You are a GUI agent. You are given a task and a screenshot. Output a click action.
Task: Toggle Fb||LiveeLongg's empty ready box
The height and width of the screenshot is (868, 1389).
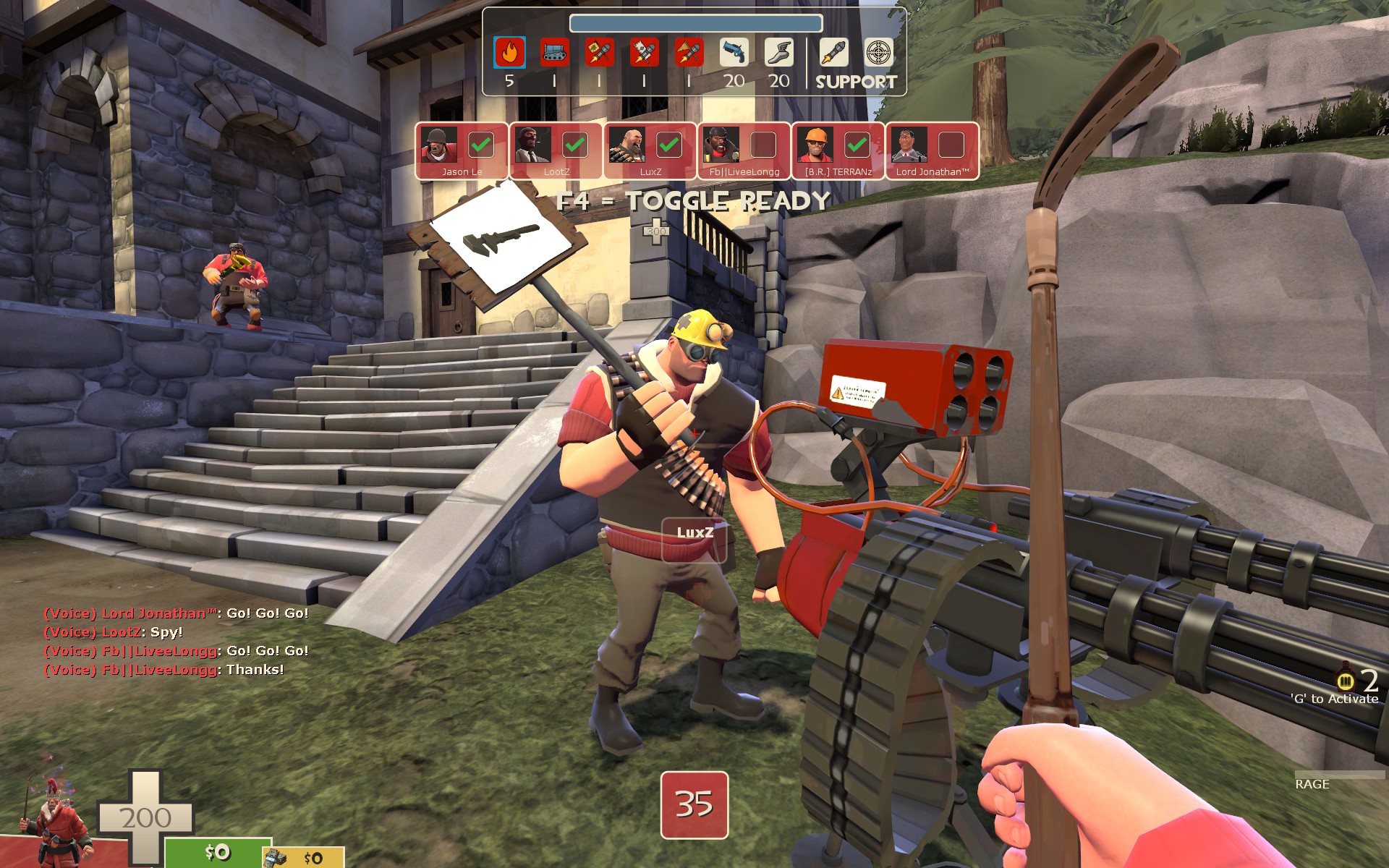[763, 145]
